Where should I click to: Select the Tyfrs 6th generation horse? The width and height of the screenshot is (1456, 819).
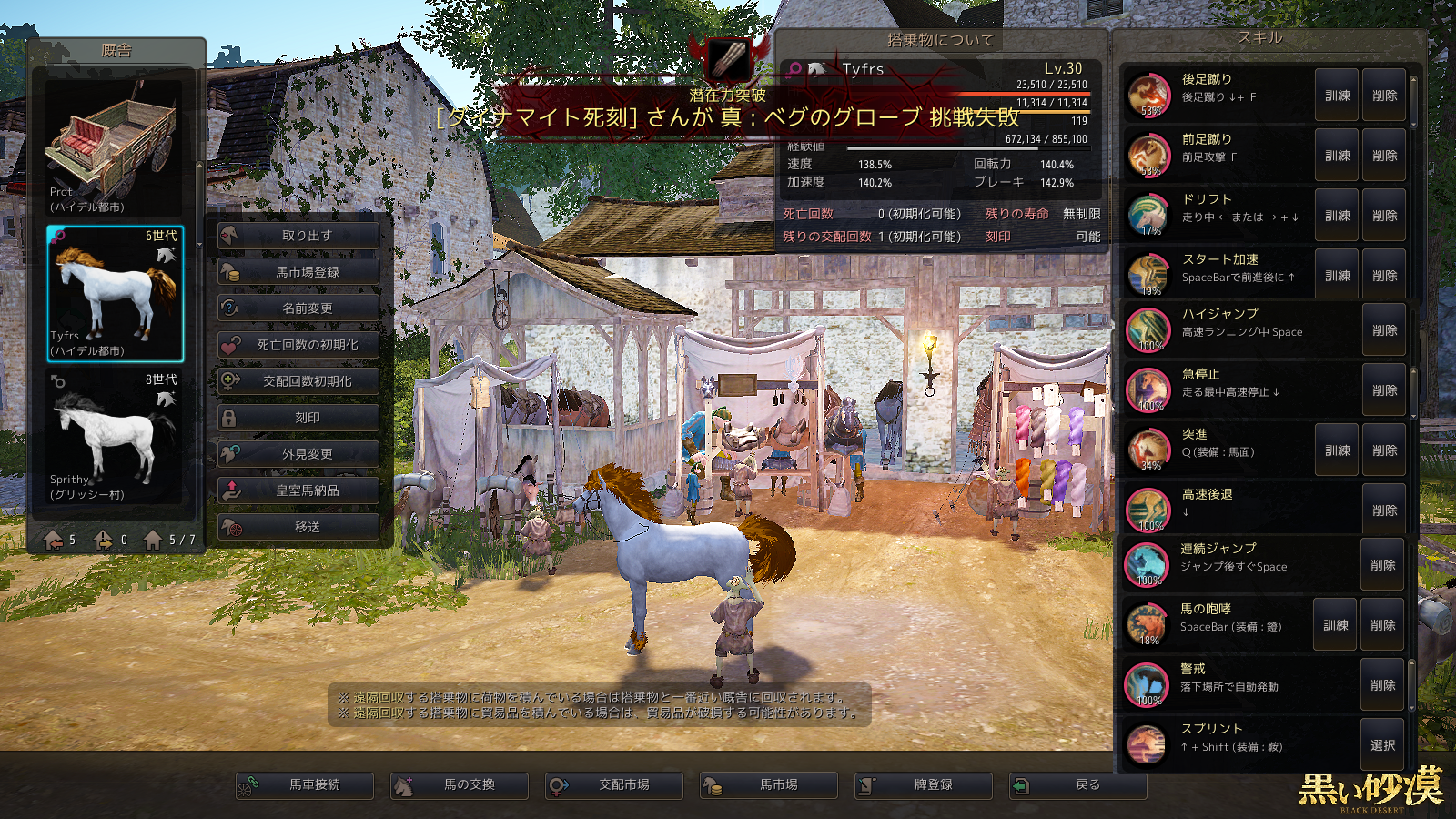(x=116, y=293)
